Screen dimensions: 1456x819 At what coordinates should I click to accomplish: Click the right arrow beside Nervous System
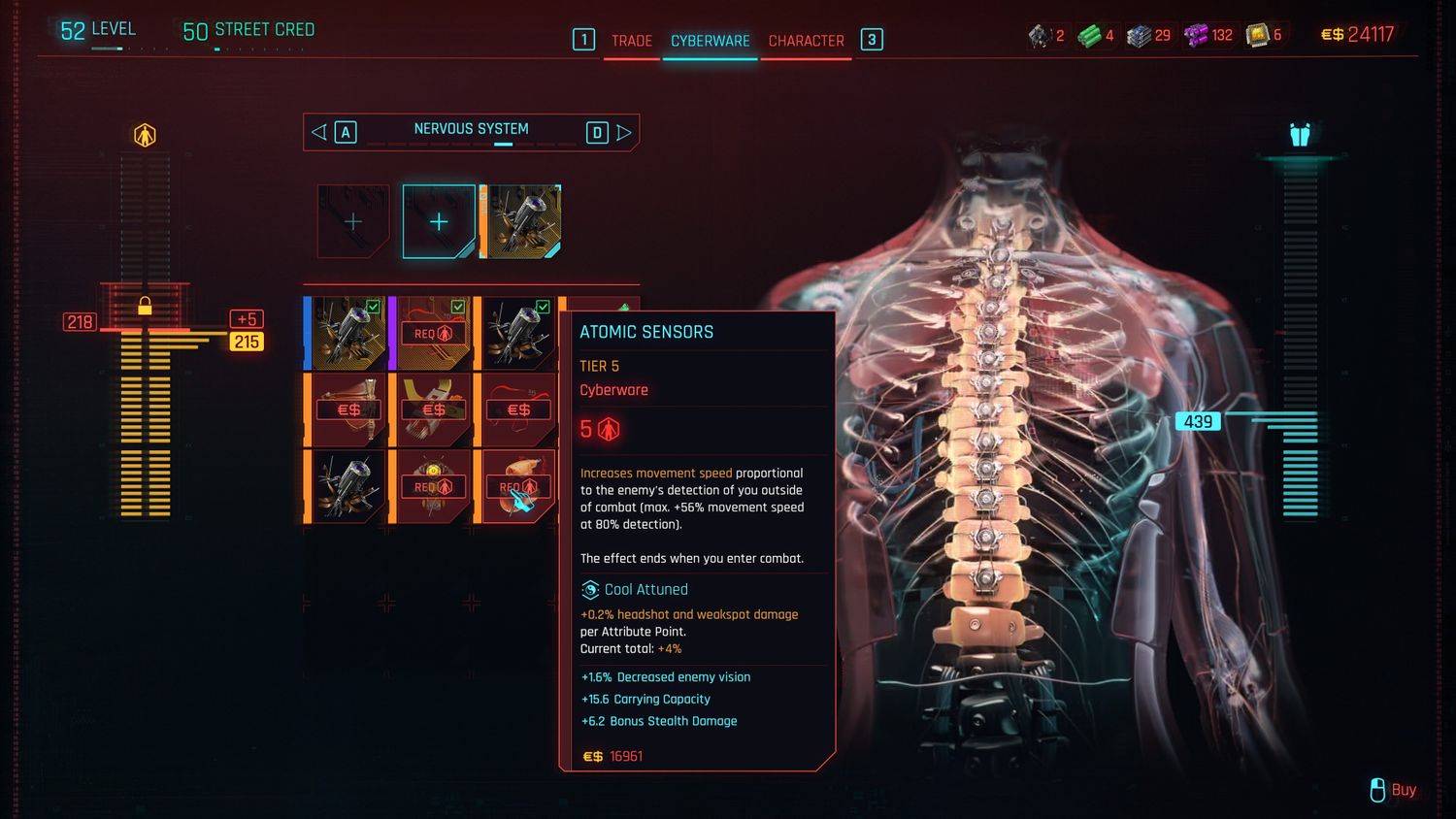(624, 132)
